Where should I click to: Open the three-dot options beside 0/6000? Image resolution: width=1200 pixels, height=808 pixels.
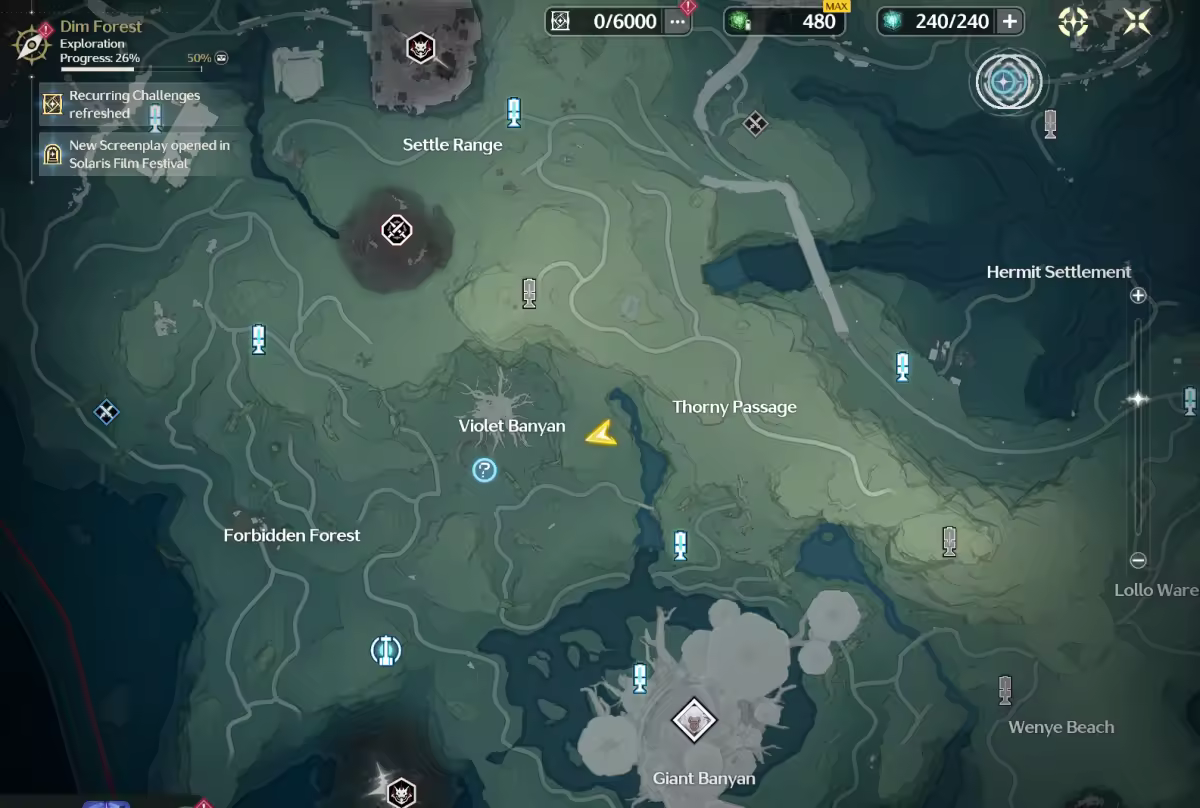pyautogui.click(x=678, y=21)
